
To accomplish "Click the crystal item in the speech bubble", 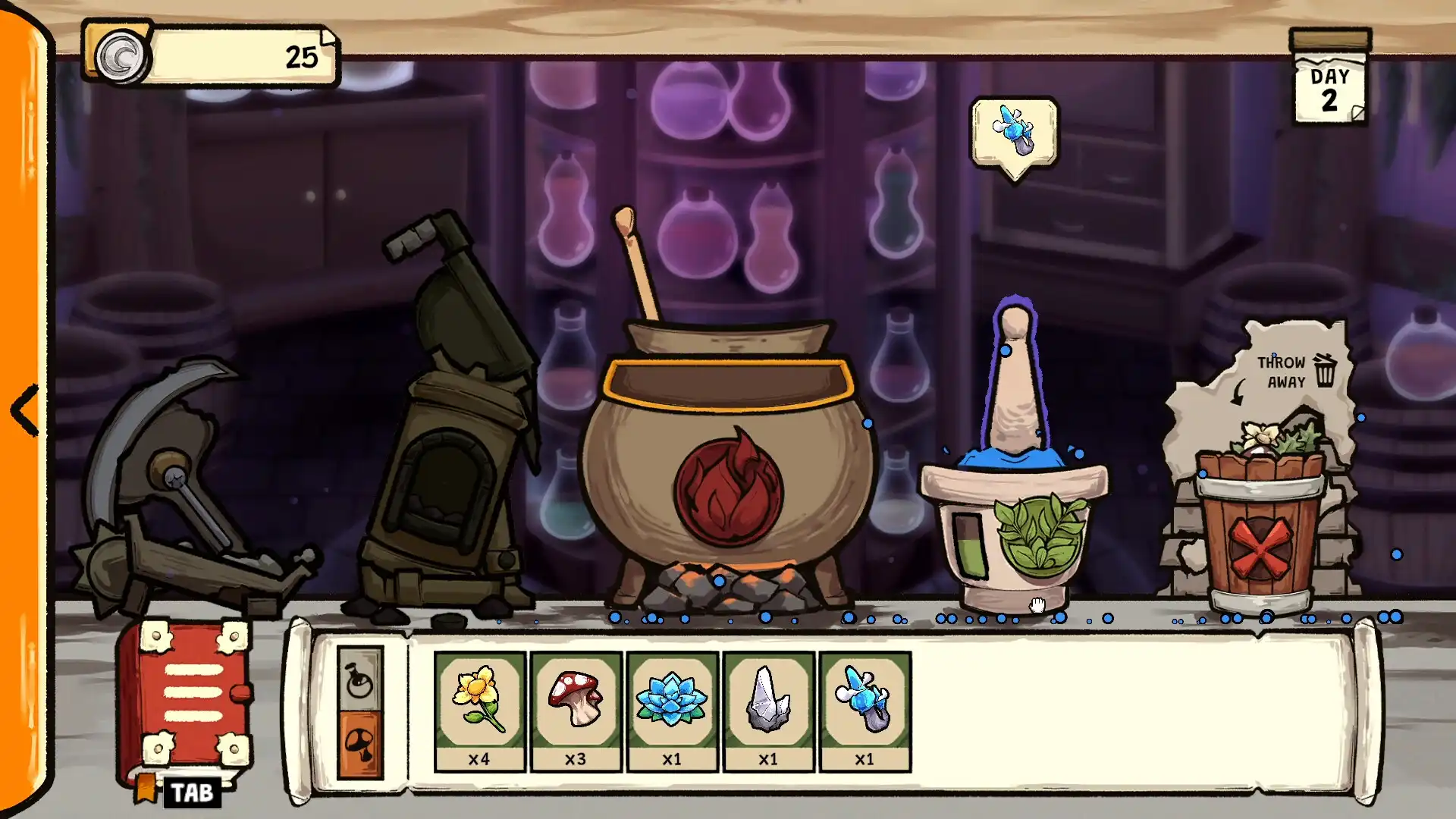I will (x=1014, y=130).
